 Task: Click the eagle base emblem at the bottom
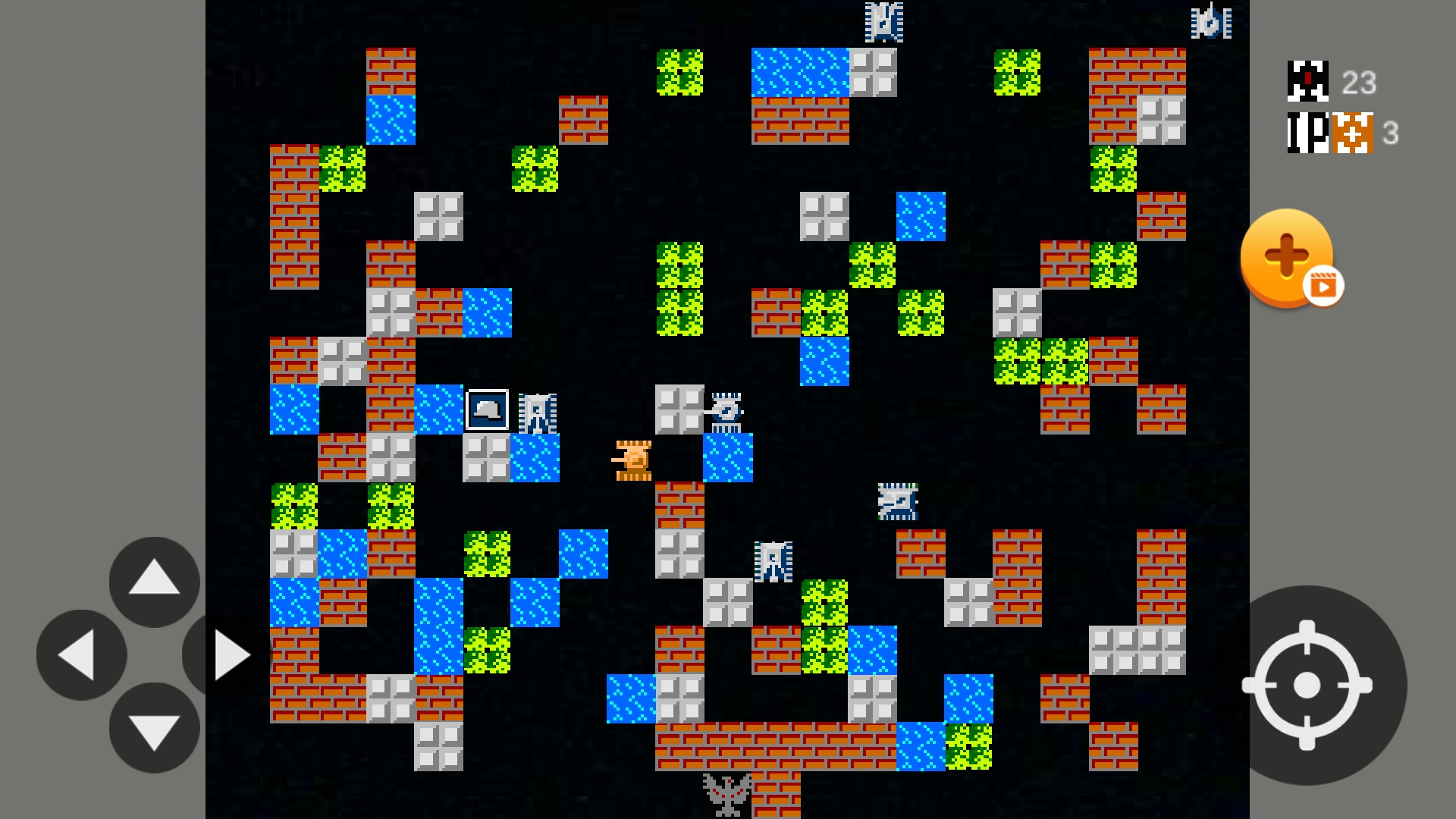(x=726, y=792)
